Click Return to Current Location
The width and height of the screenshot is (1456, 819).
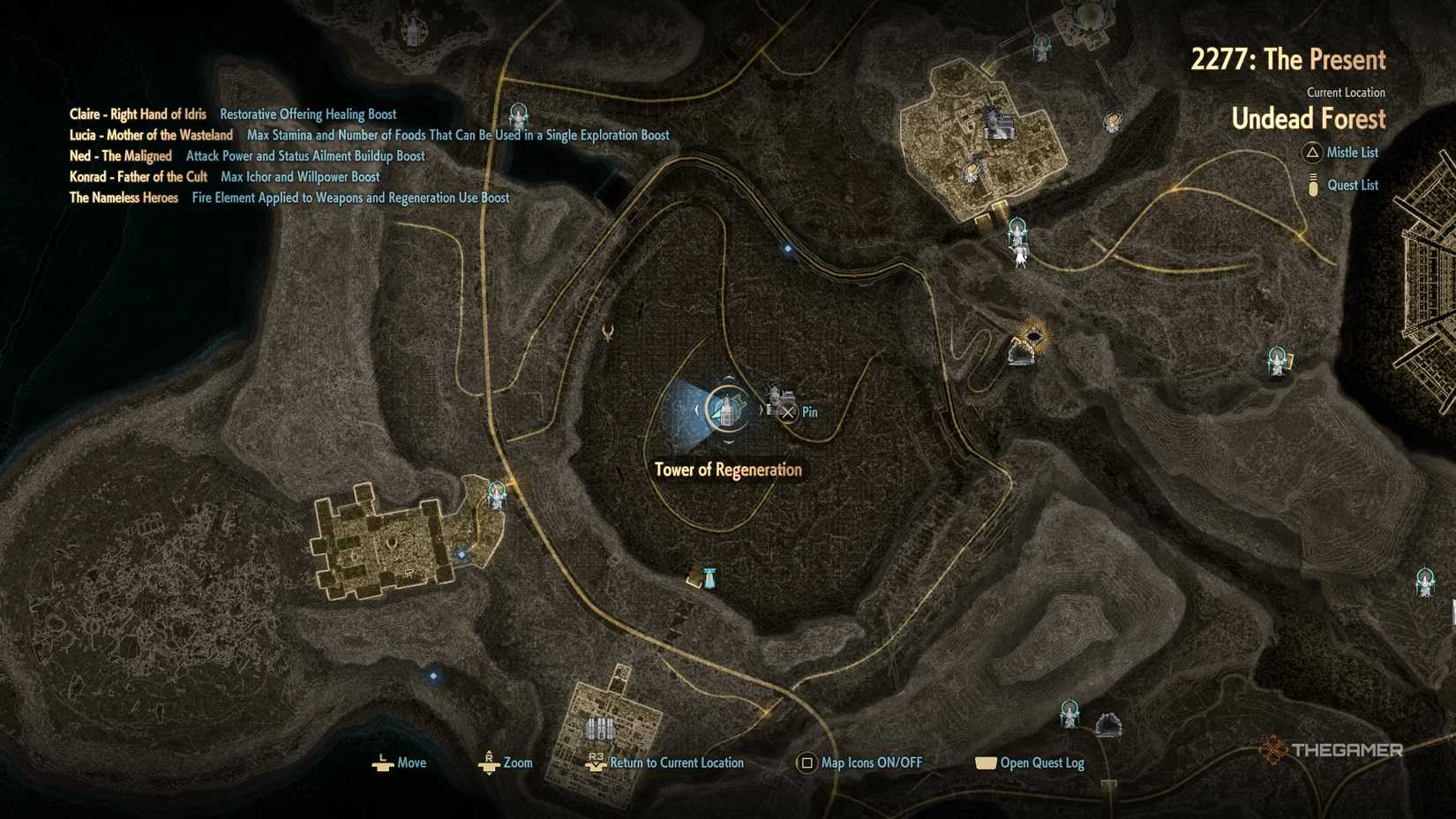(676, 763)
